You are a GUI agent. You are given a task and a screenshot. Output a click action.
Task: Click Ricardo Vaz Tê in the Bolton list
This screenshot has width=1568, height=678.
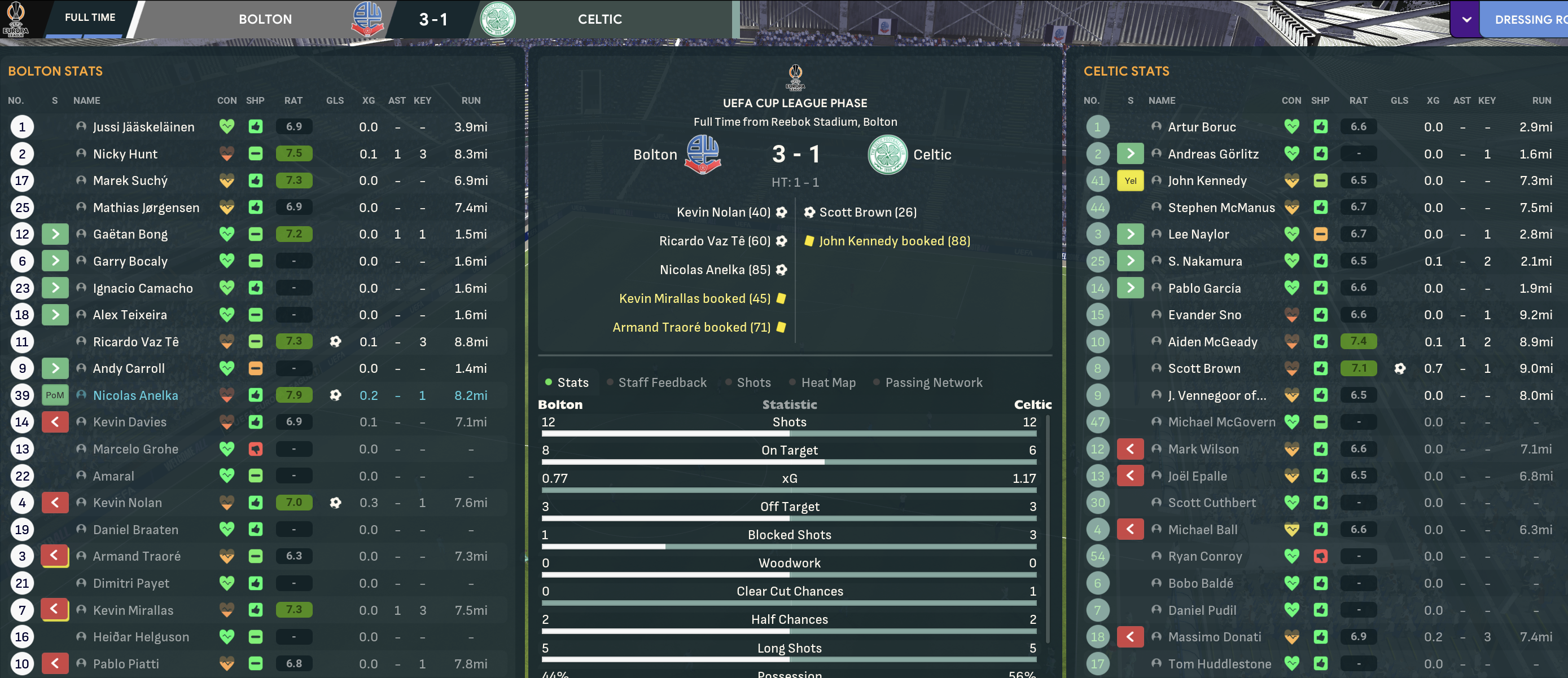click(135, 342)
